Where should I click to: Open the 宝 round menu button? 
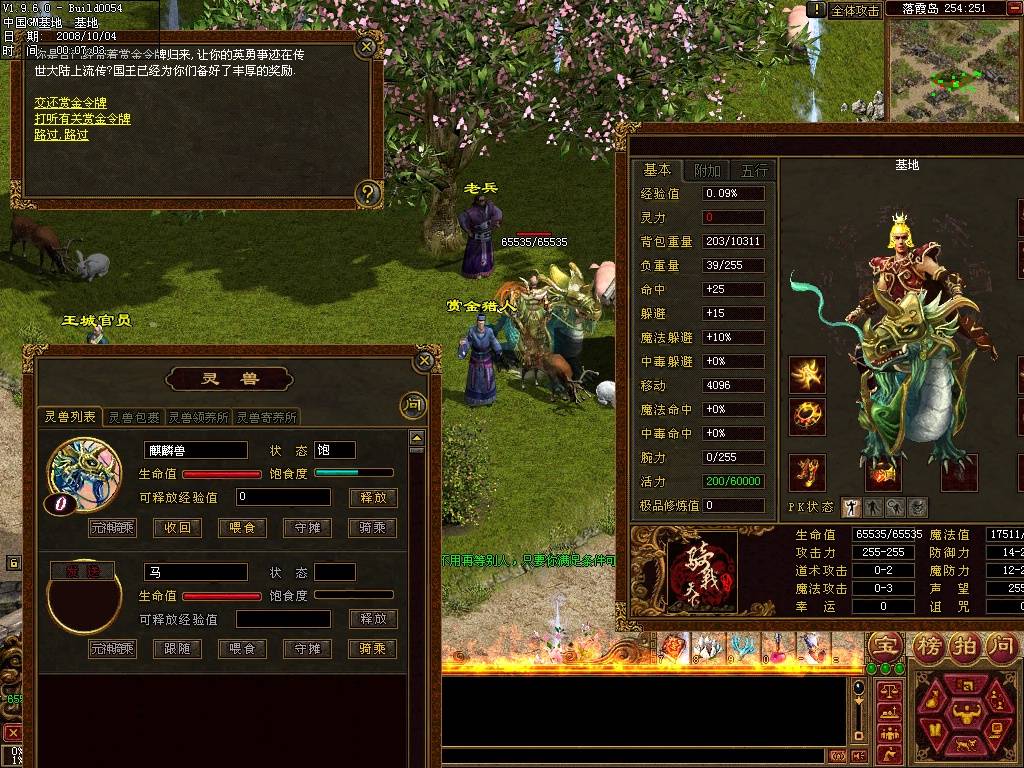884,645
